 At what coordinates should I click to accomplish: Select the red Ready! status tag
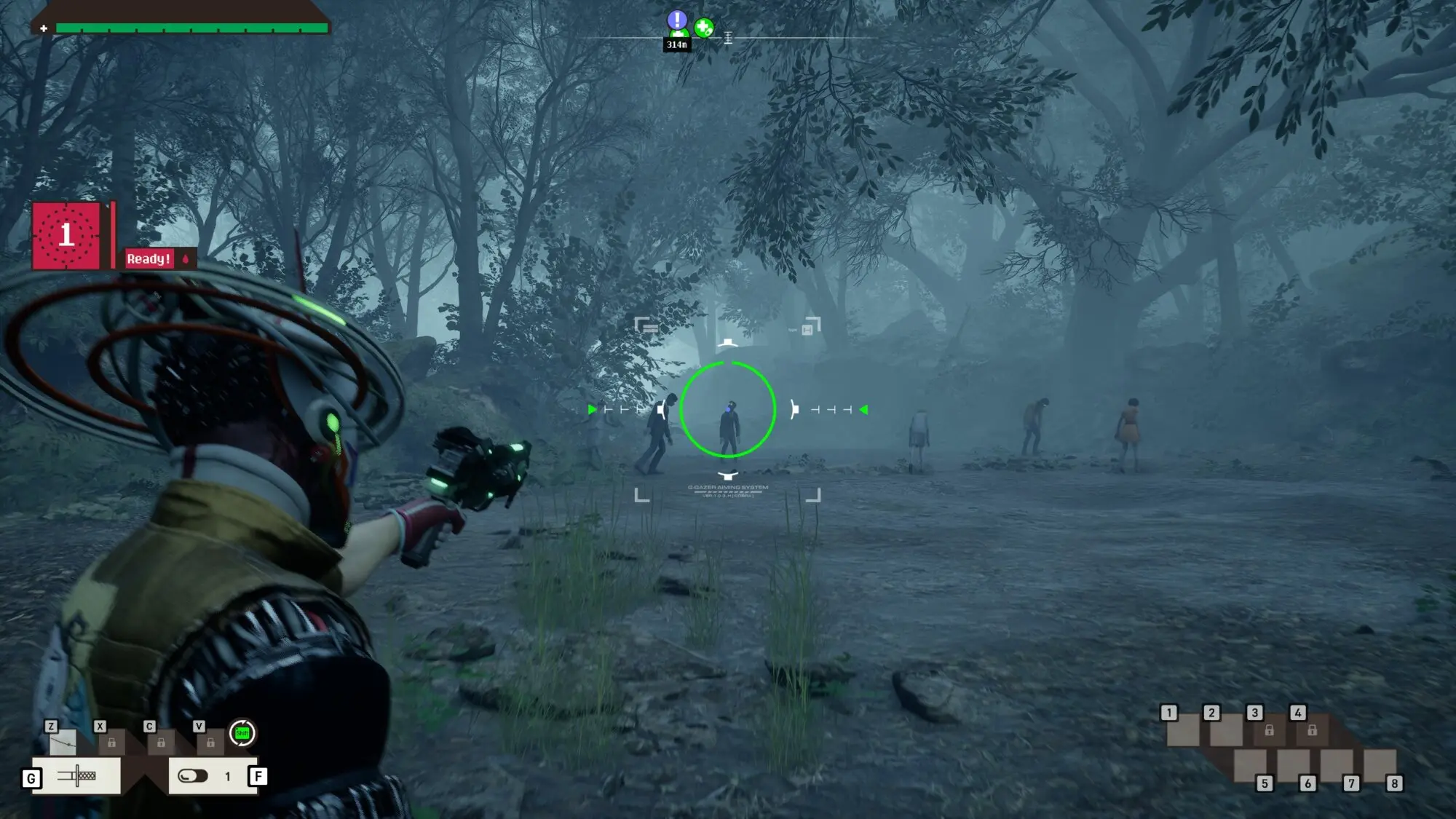tap(149, 258)
